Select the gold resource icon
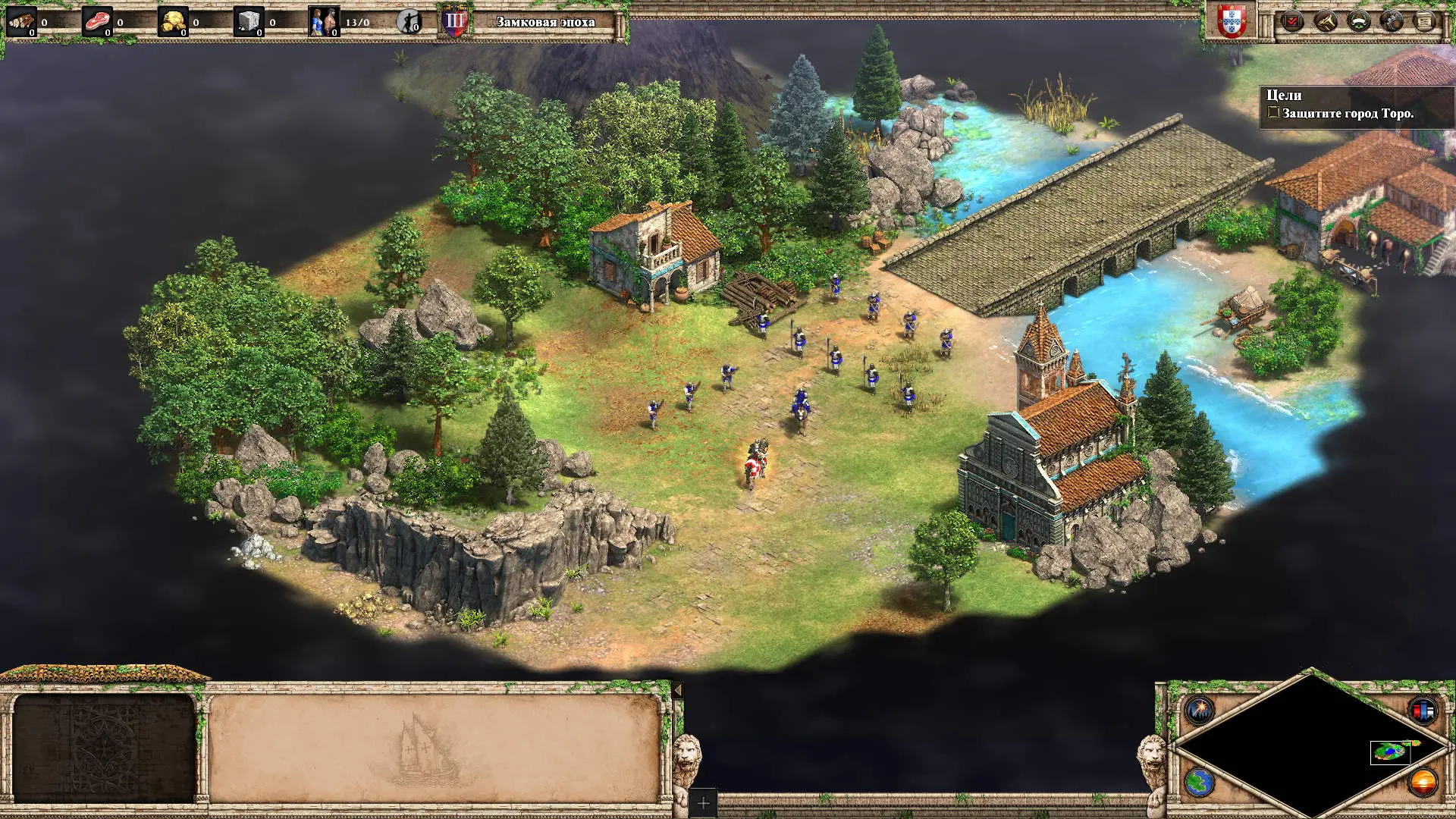 [173, 22]
